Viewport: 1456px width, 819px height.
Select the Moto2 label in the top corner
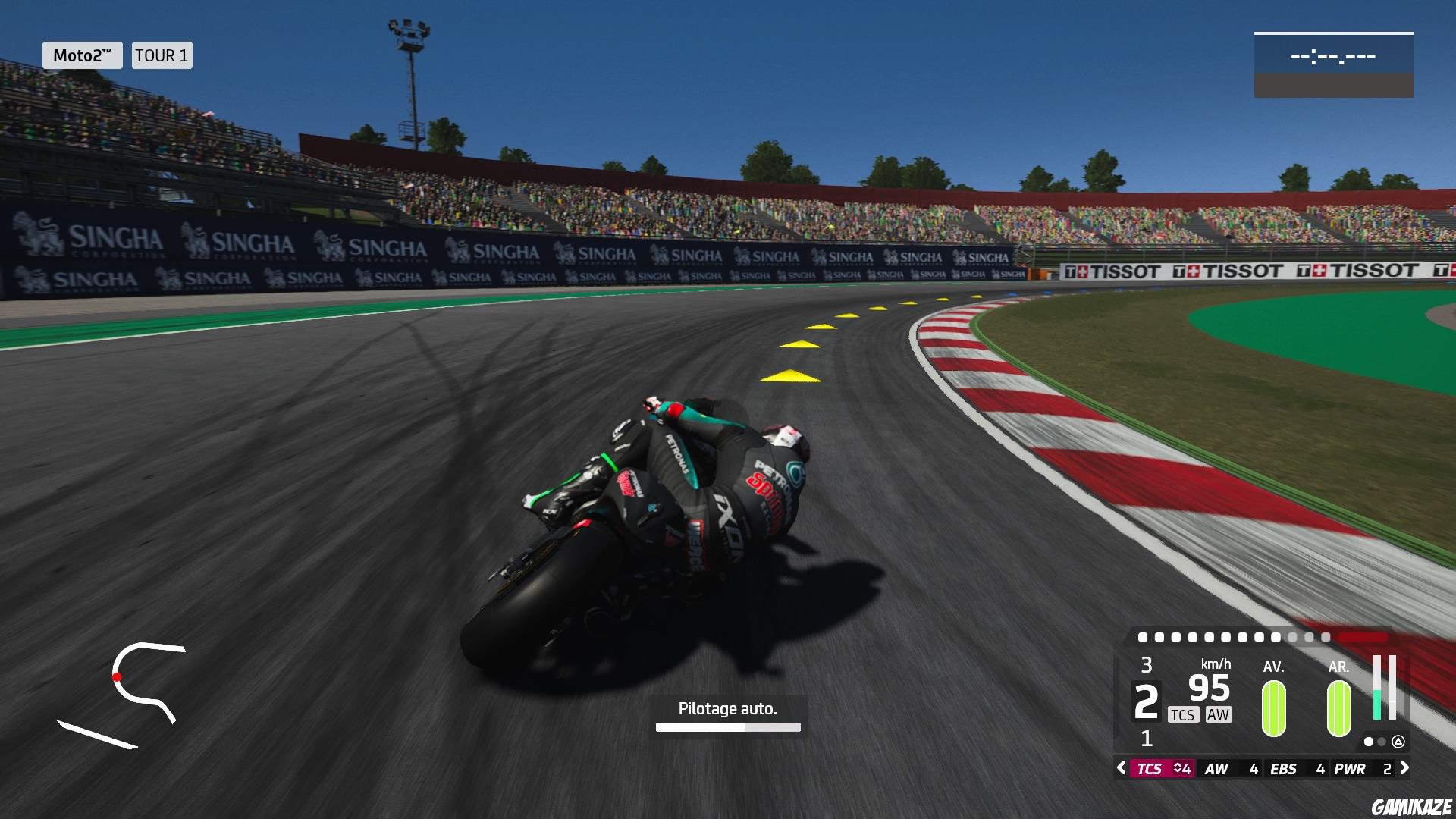click(x=83, y=55)
